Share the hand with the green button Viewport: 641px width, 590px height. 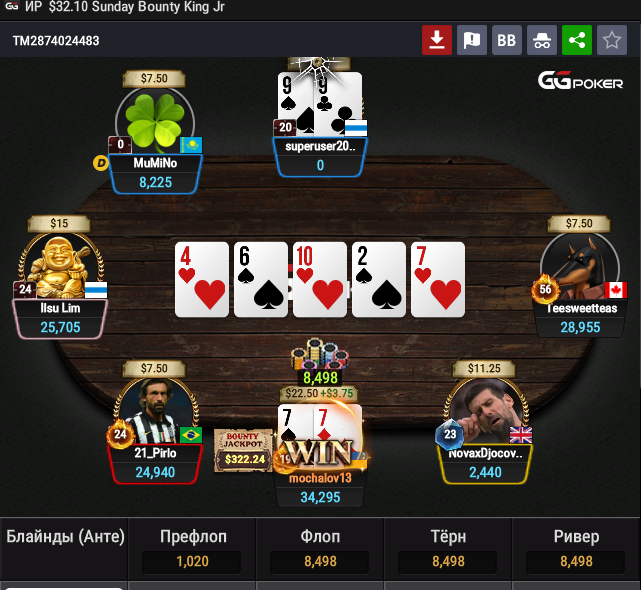click(x=576, y=41)
